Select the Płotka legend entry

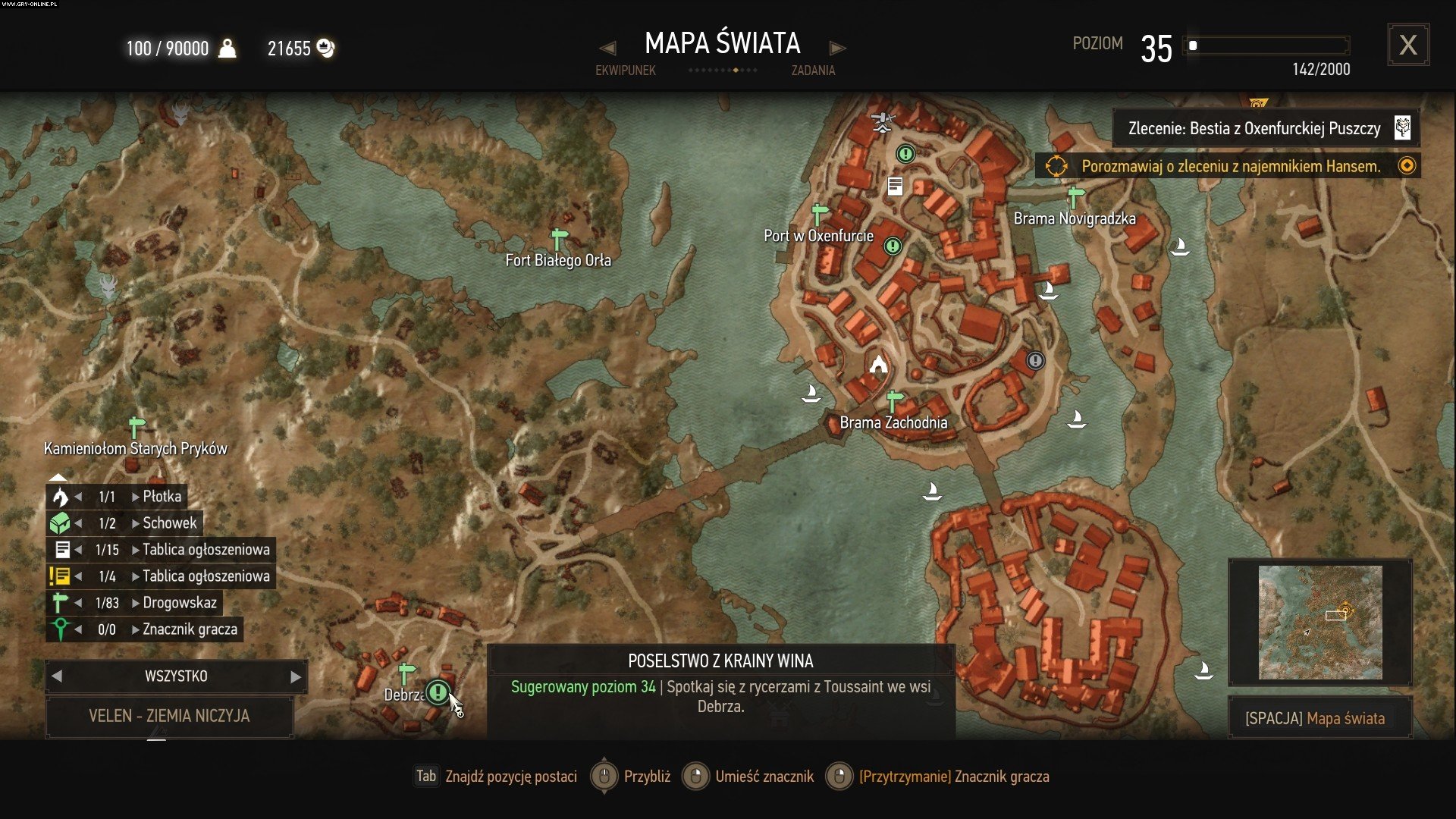pyautogui.click(x=162, y=497)
